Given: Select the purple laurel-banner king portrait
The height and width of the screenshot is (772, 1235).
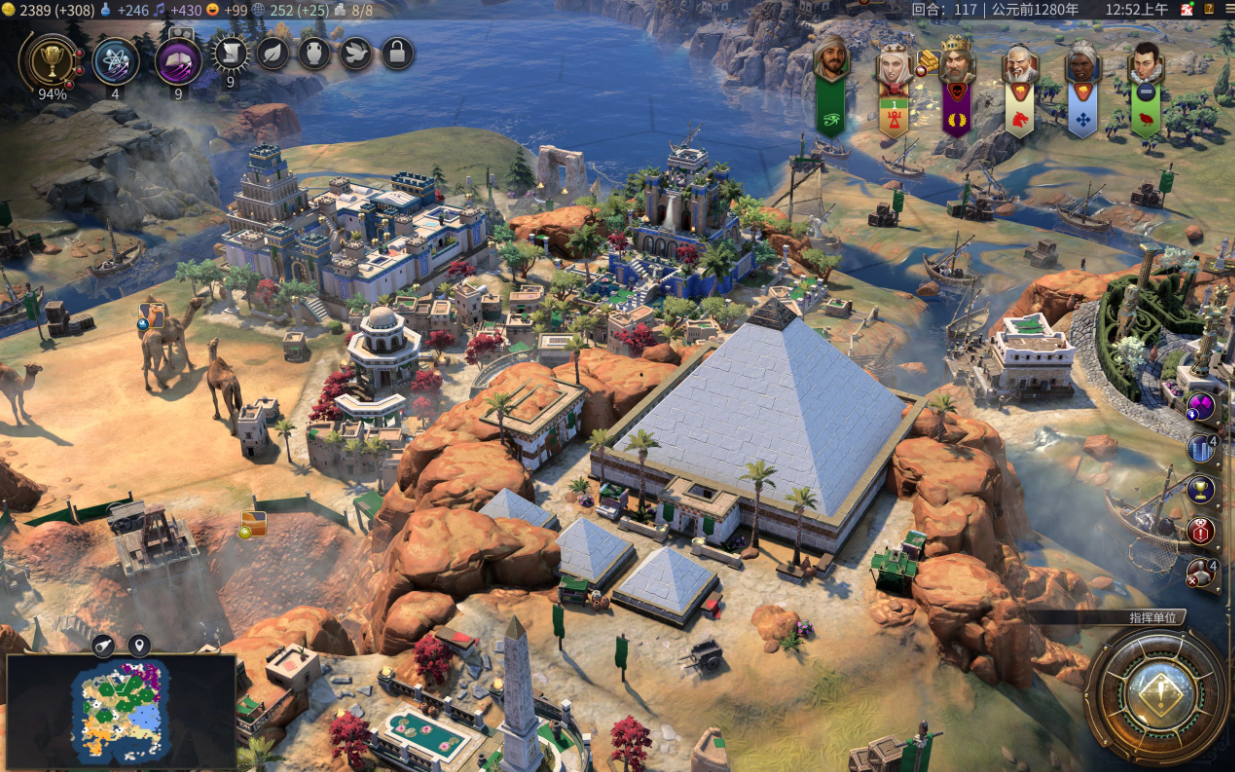Looking at the screenshot, I should click(x=956, y=62).
